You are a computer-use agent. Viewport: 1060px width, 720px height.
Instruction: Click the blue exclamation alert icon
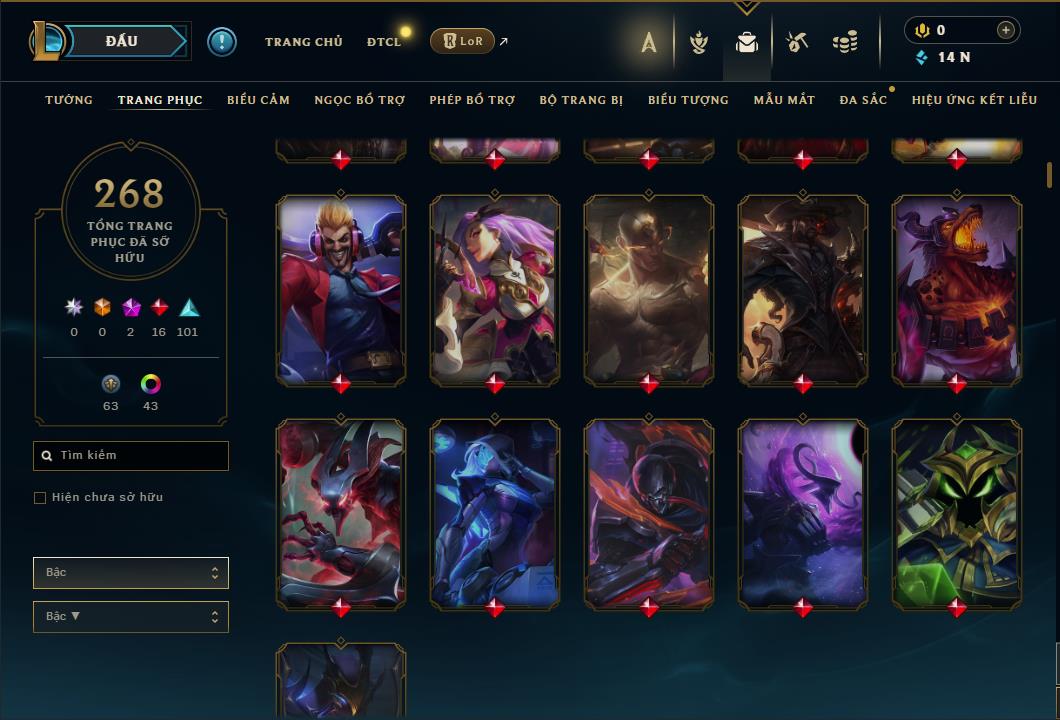tap(222, 42)
